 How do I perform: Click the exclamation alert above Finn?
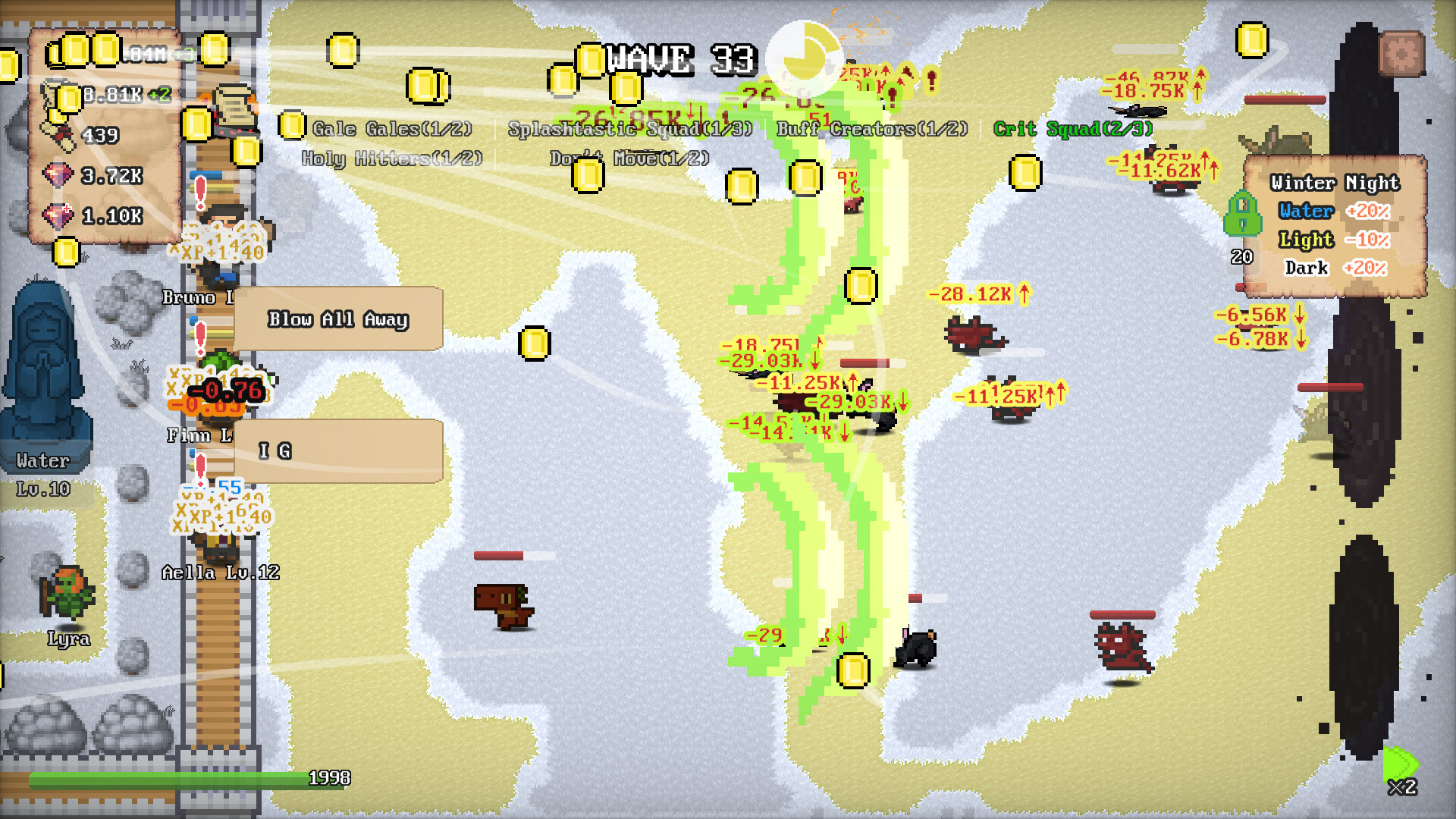199,335
